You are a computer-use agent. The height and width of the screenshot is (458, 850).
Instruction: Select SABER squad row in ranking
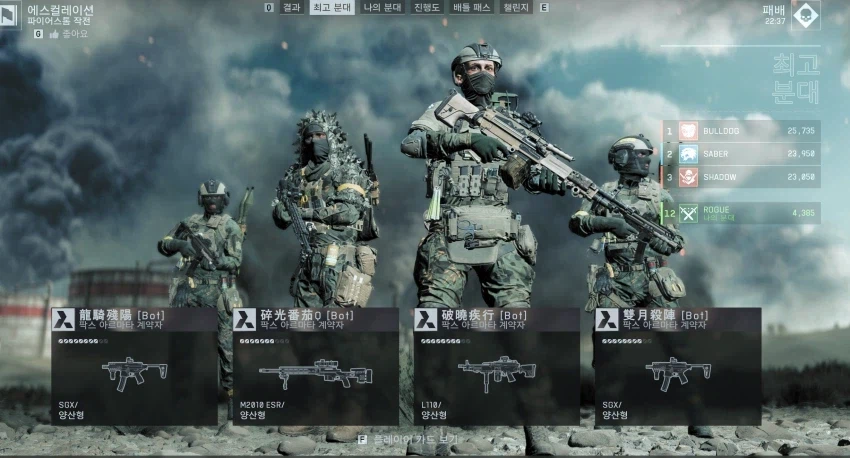tap(741, 154)
